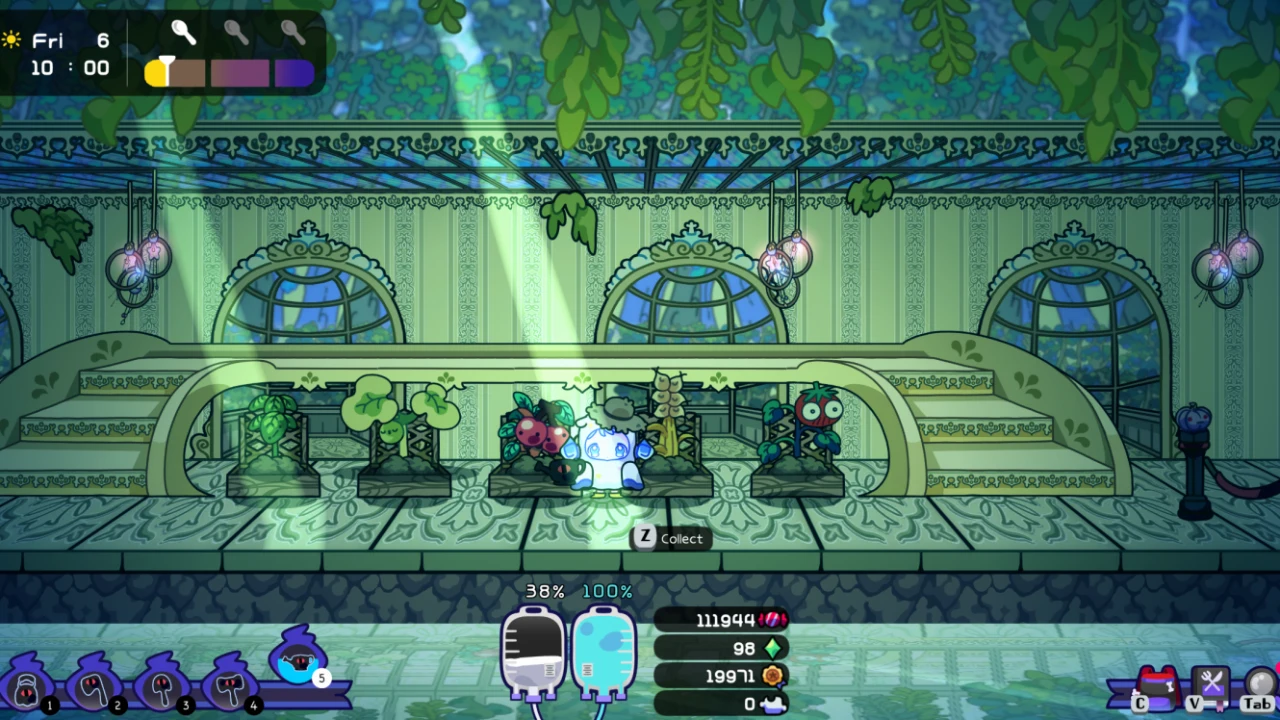Select the shovel tool in slot 3
This screenshot has width=1280, height=720.
162,687
